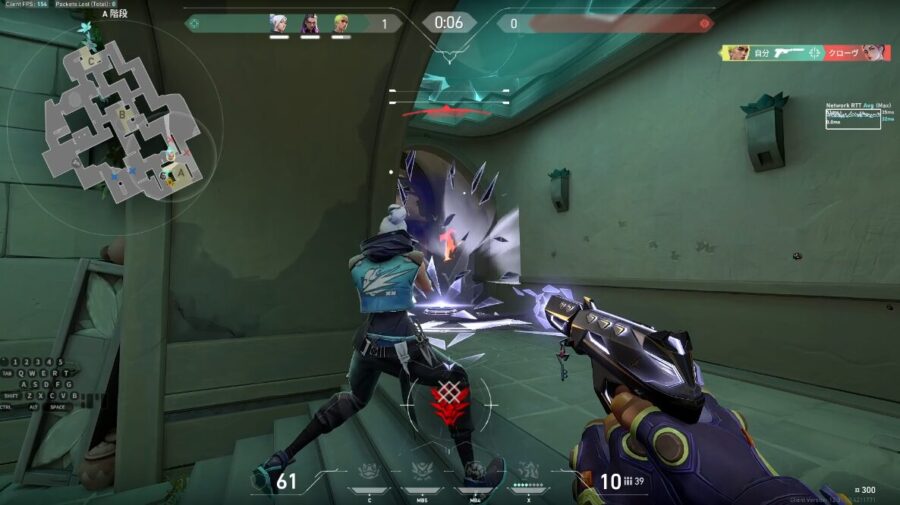Activate the ultimate ability bound to X

point(527,472)
